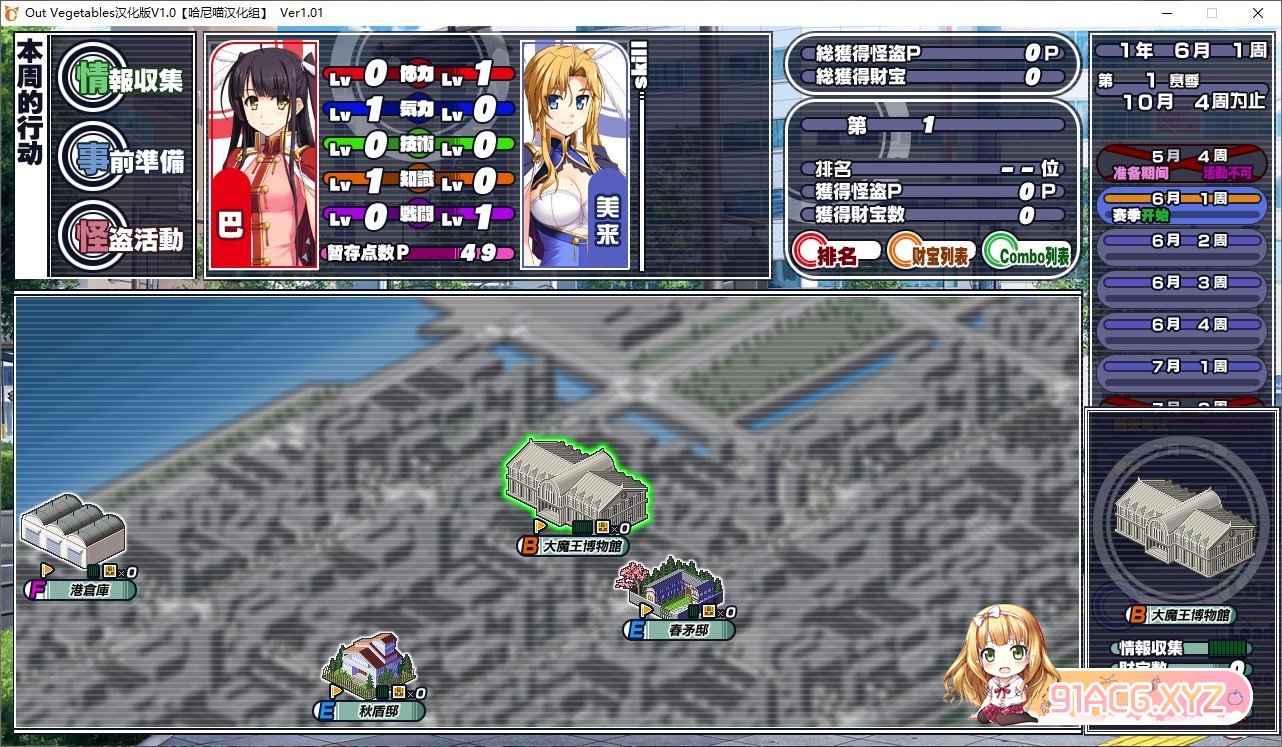
Task: Close the game window
Action: pos(1257,13)
